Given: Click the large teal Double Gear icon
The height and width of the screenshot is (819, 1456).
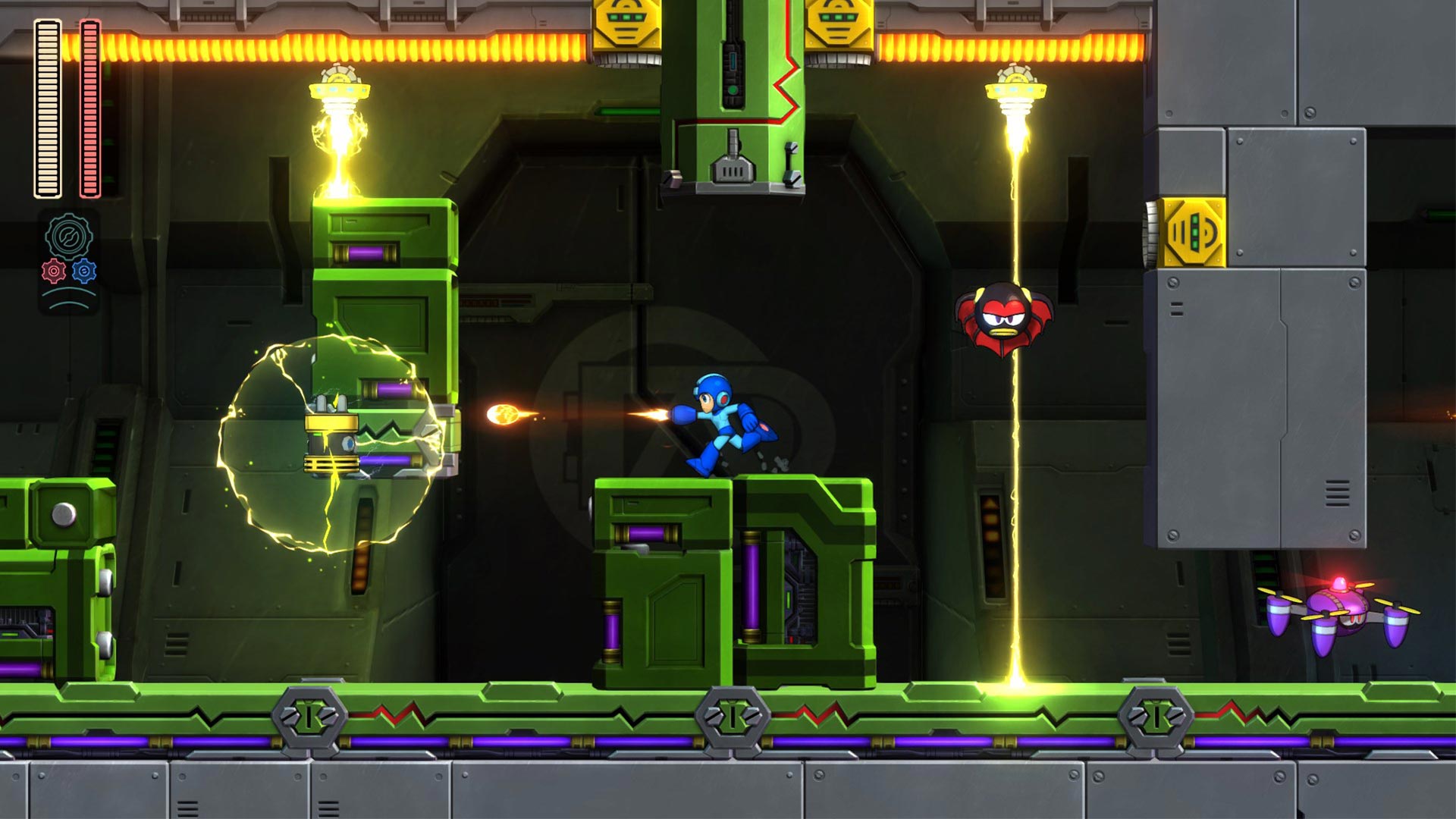Looking at the screenshot, I should (x=70, y=237).
